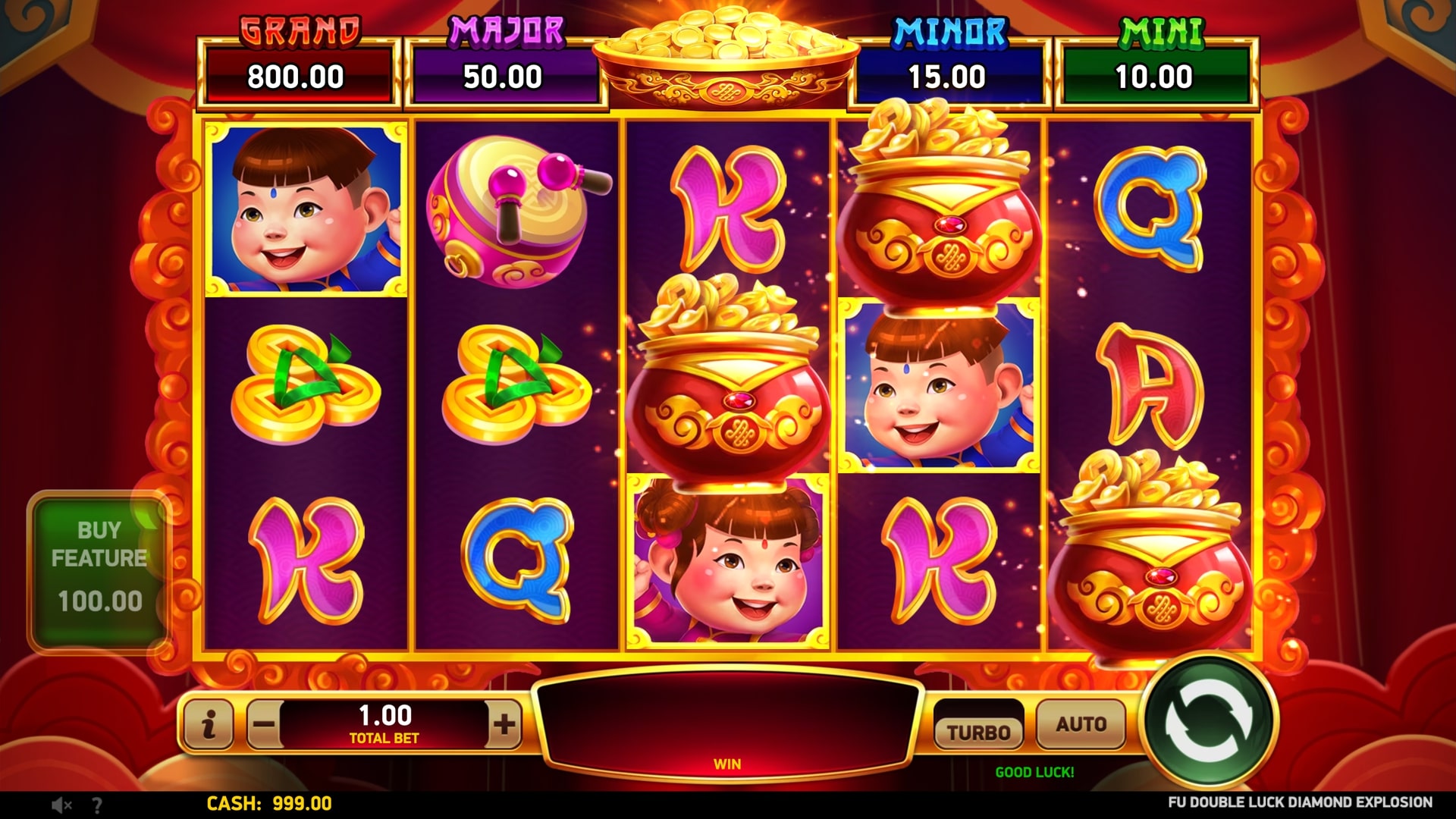Viewport: 1456px width, 819px height.
Task: Open the game info paytable
Action: (x=209, y=724)
